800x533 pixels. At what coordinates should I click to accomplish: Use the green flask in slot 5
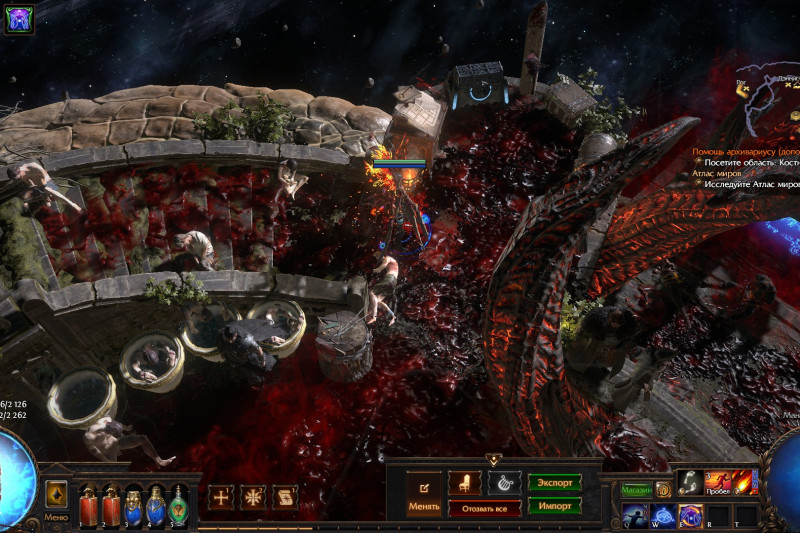click(178, 505)
